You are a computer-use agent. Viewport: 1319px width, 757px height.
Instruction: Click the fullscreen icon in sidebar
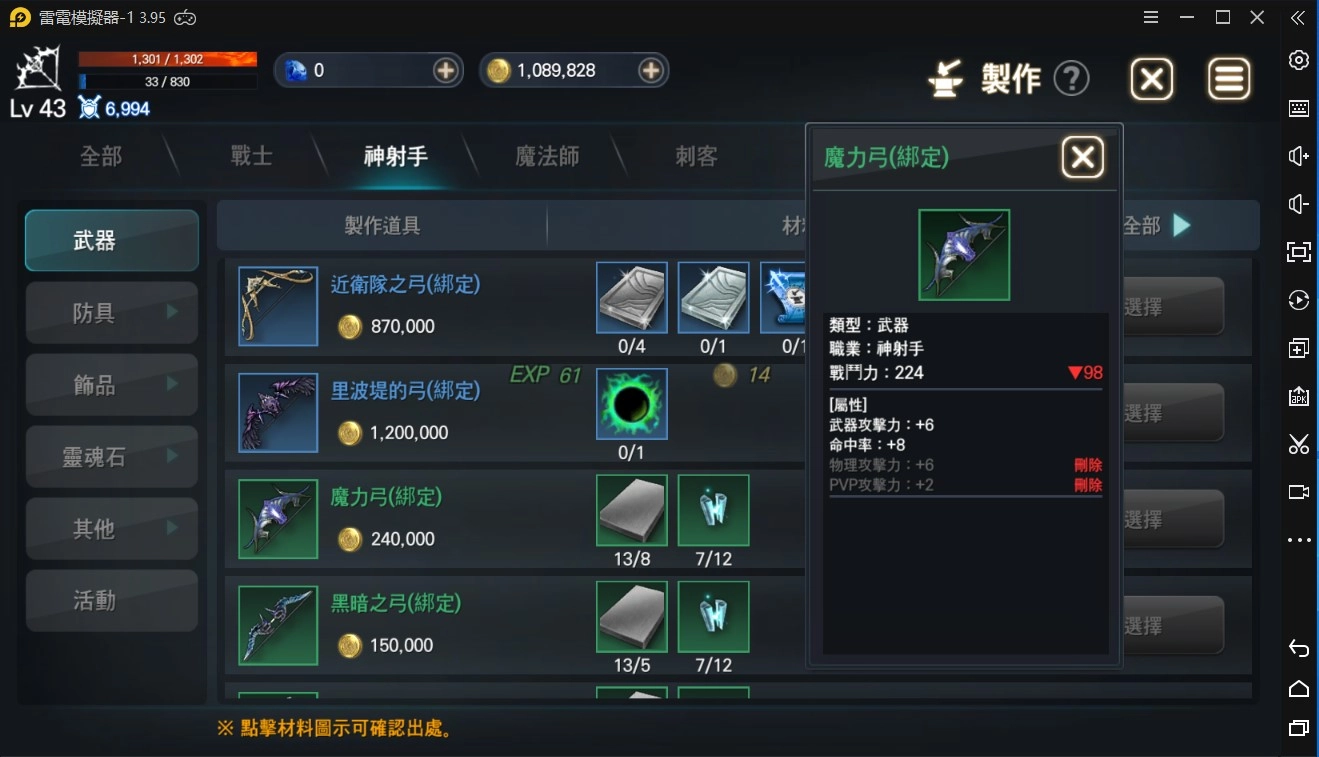pos(1298,252)
